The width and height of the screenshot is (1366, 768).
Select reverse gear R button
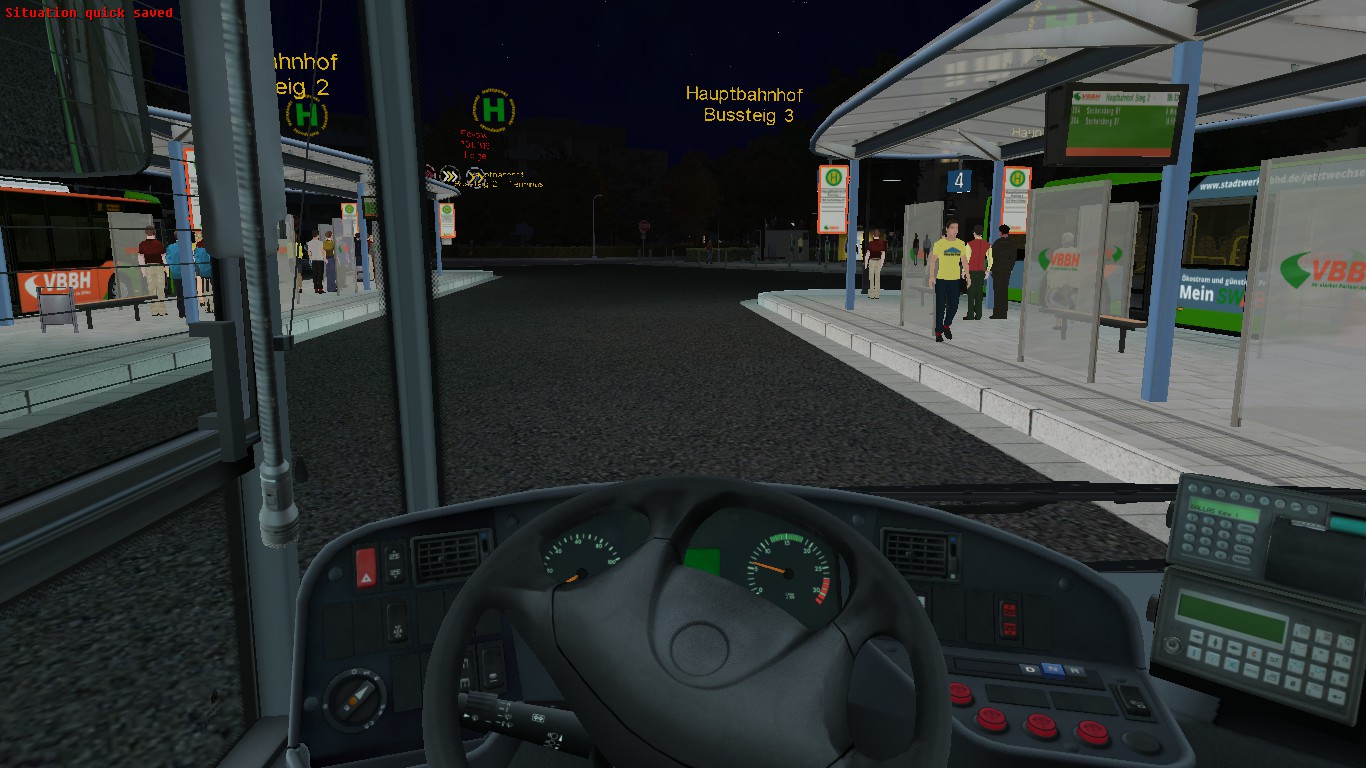(x=1073, y=670)
